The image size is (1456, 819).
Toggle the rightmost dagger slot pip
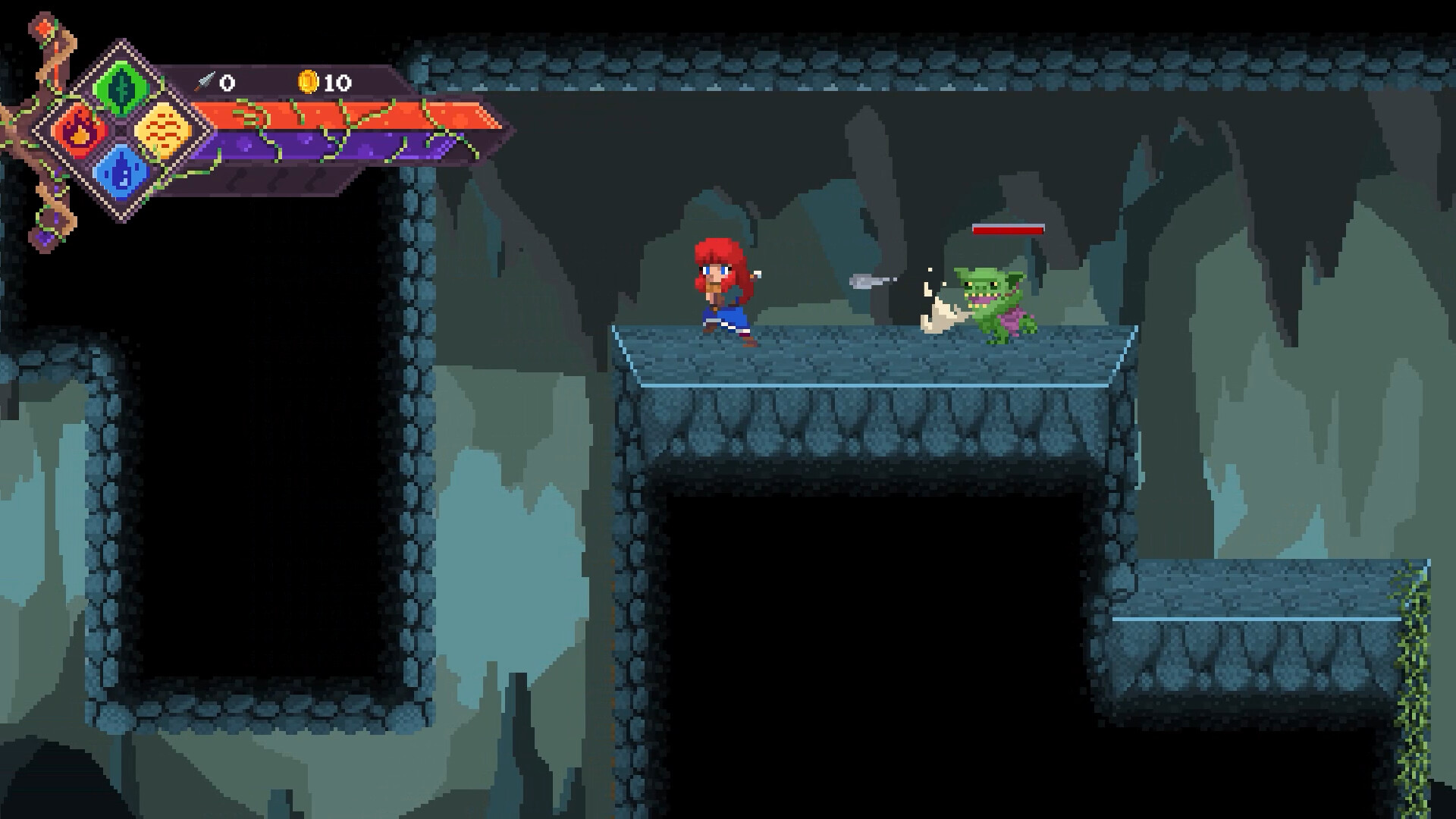[315, 180]
